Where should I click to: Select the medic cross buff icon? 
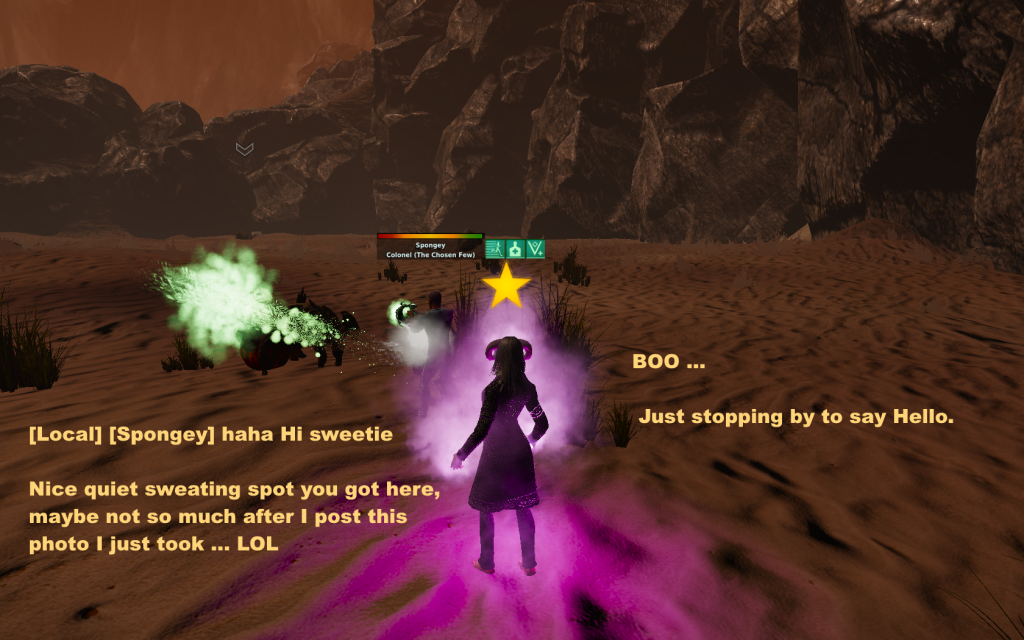[x=515, y=249]
